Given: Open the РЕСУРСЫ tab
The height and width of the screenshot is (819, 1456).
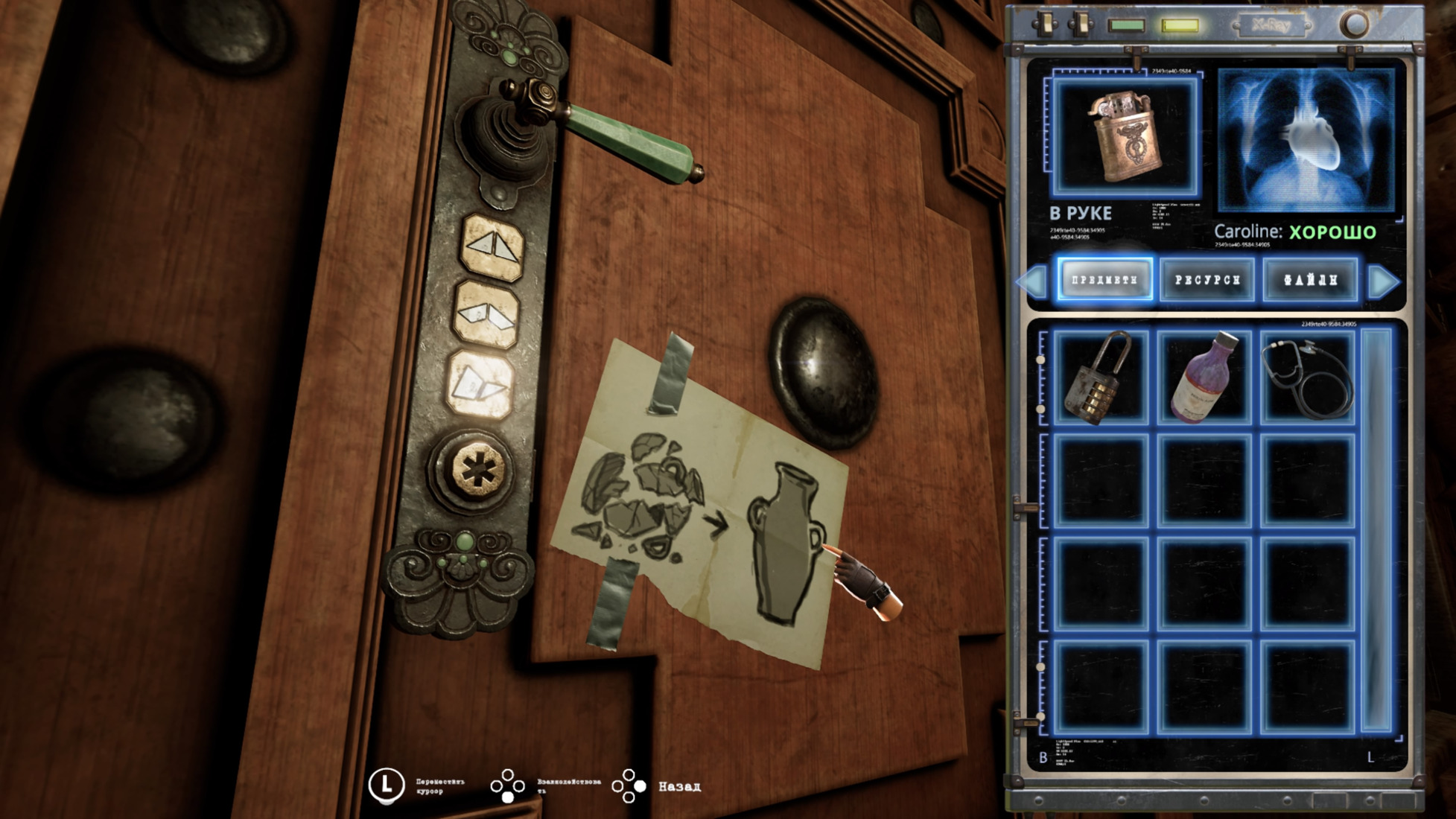Looking at the screenshot, I should coord(1207,280).
